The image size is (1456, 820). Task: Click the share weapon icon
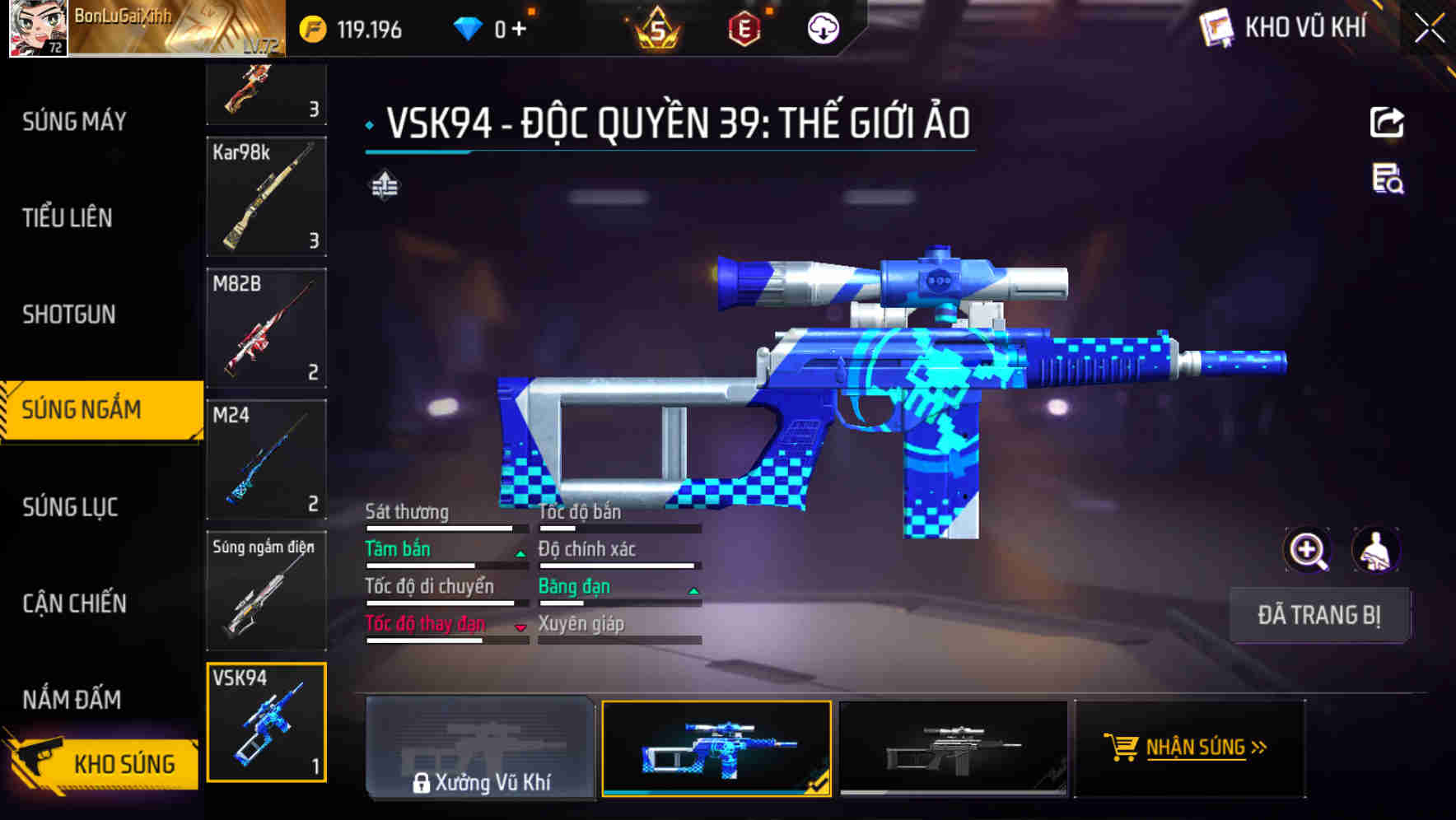(1388, 122)
